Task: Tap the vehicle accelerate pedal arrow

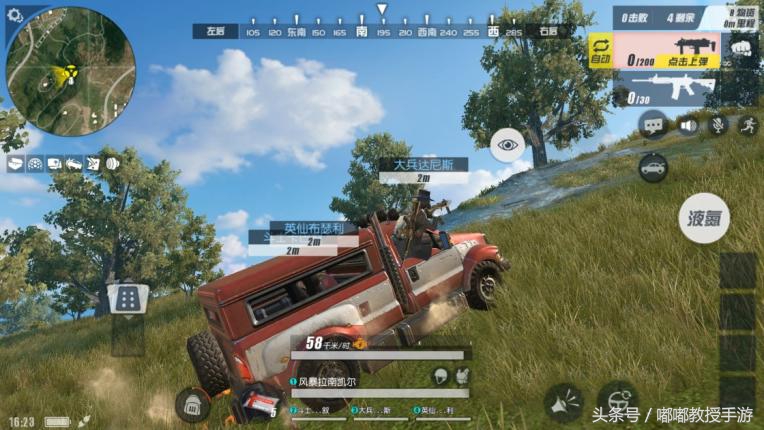Action: point(128,297)
